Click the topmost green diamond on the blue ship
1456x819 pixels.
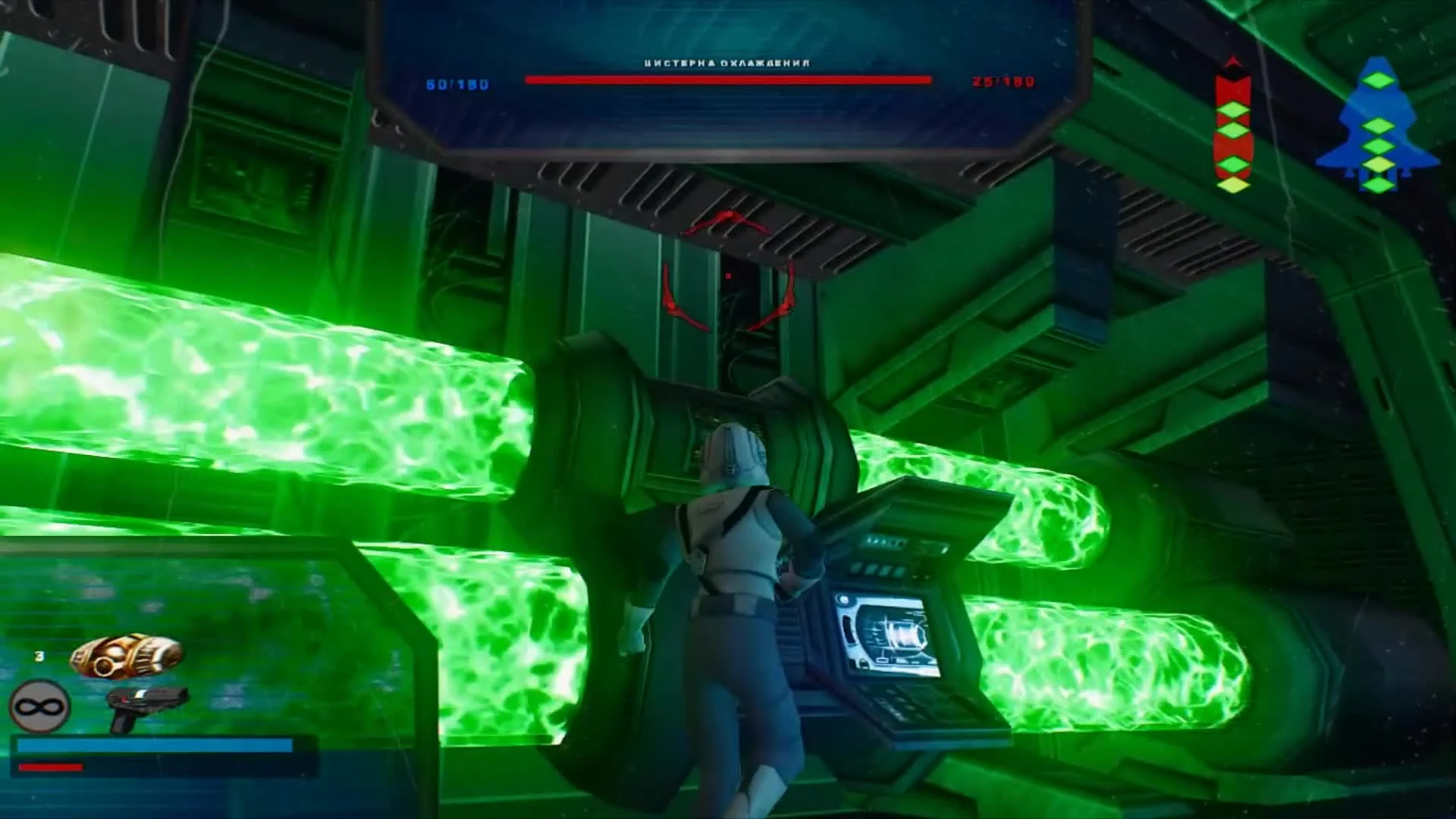tap(1377, 81)
